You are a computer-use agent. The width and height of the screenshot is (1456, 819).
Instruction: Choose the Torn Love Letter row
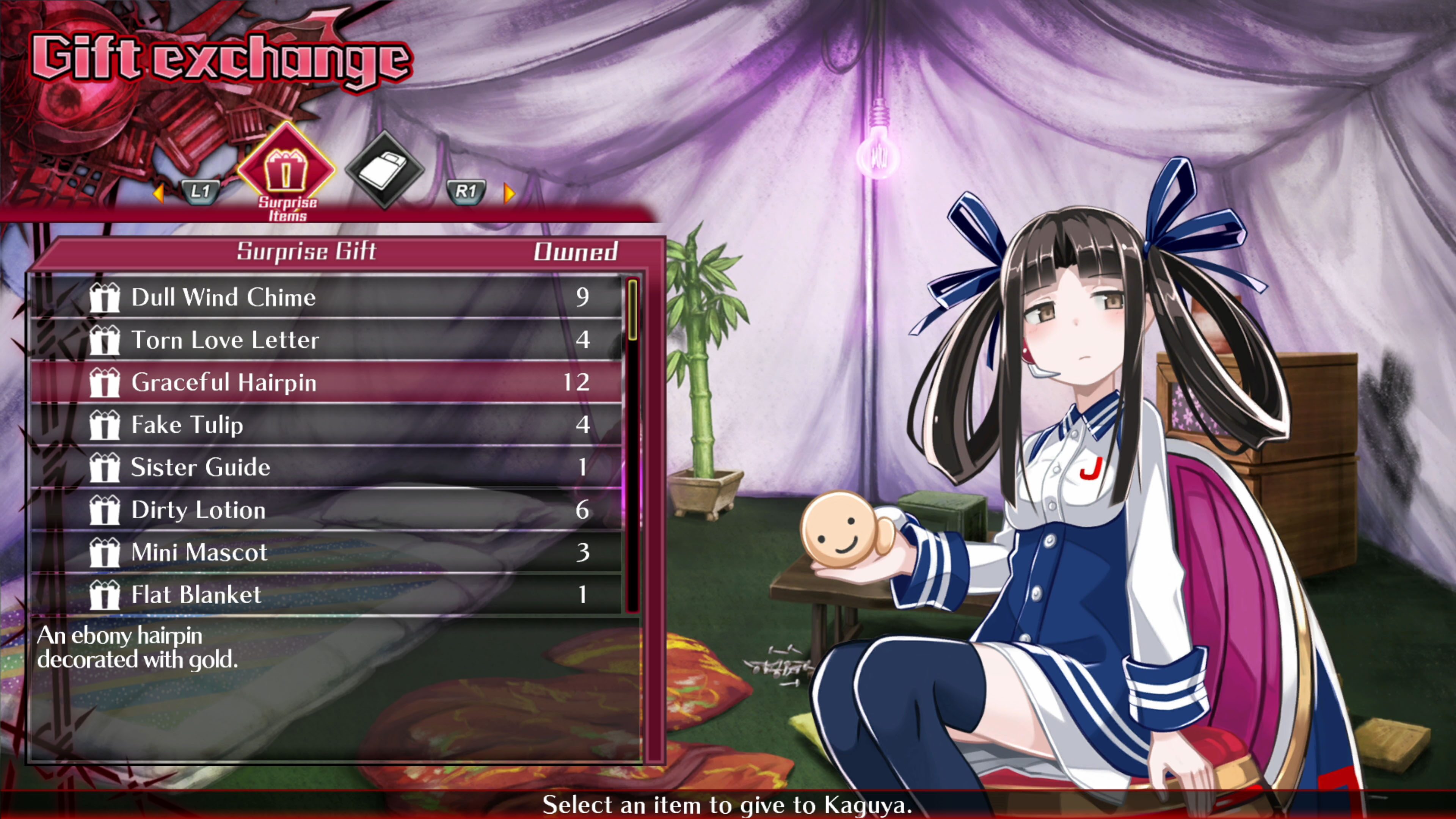(328, 340)
